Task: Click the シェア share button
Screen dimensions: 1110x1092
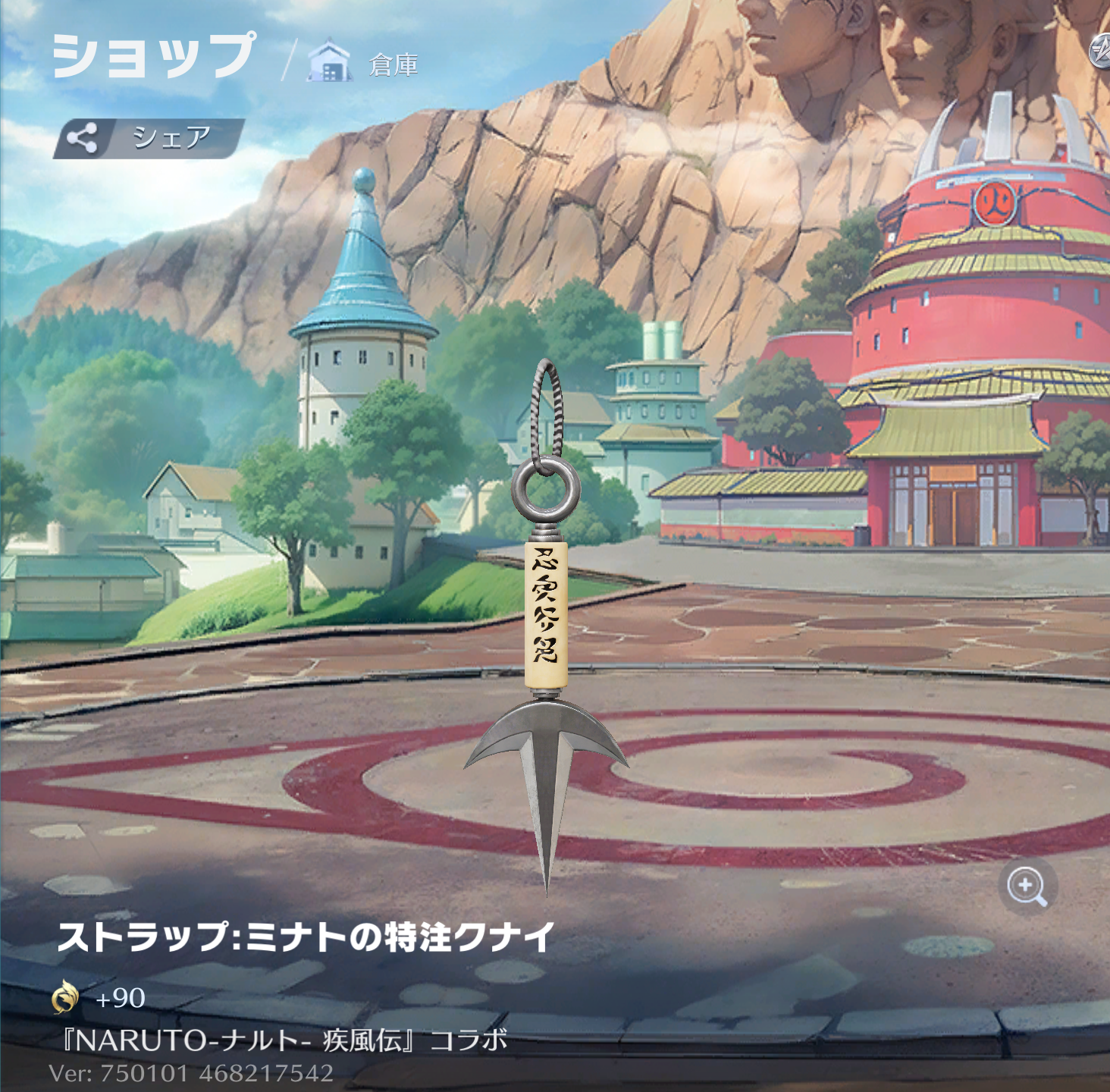Action: pyautogui.click(x=149, y=138)
